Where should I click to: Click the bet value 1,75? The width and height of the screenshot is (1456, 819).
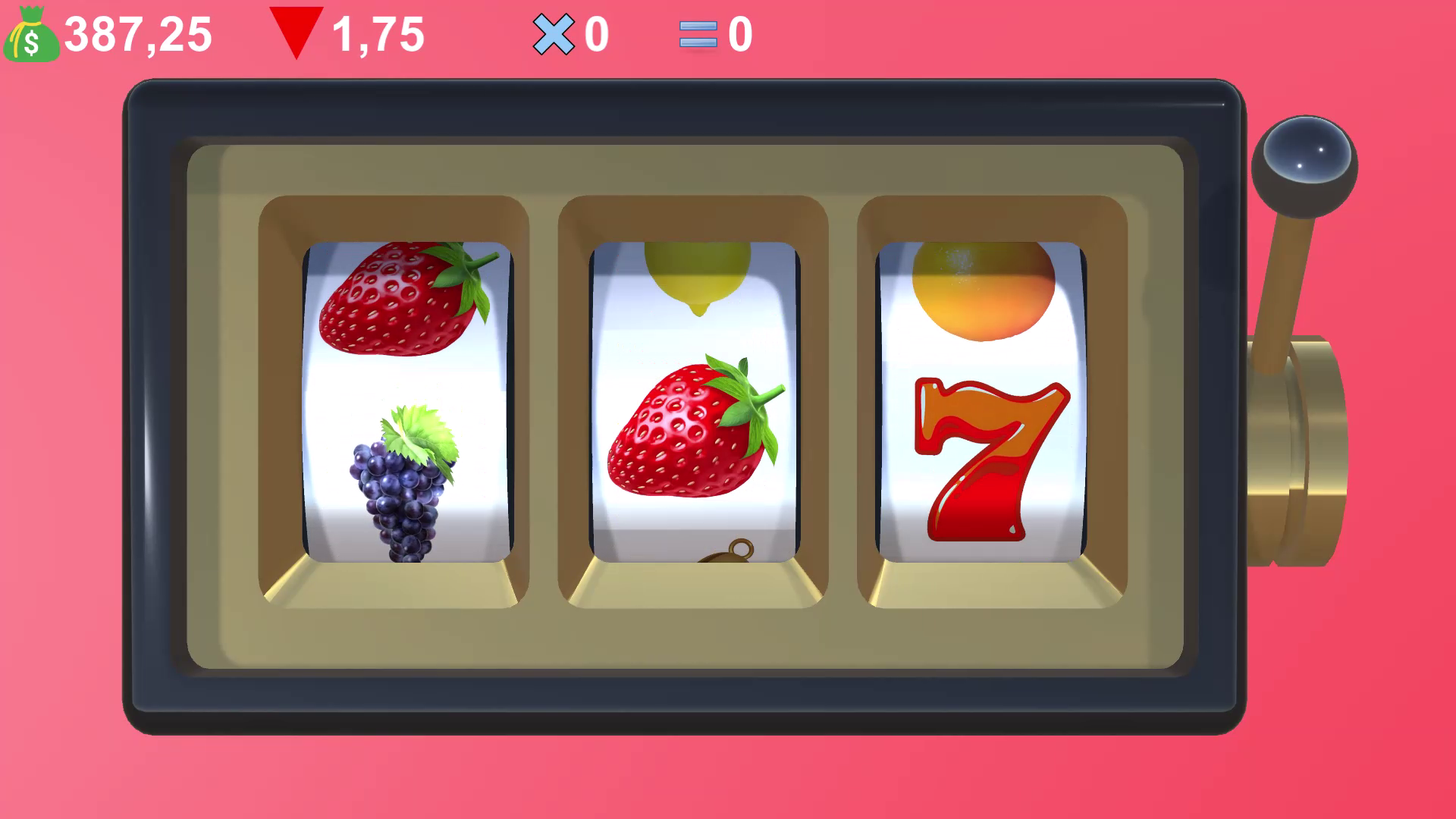379,34
